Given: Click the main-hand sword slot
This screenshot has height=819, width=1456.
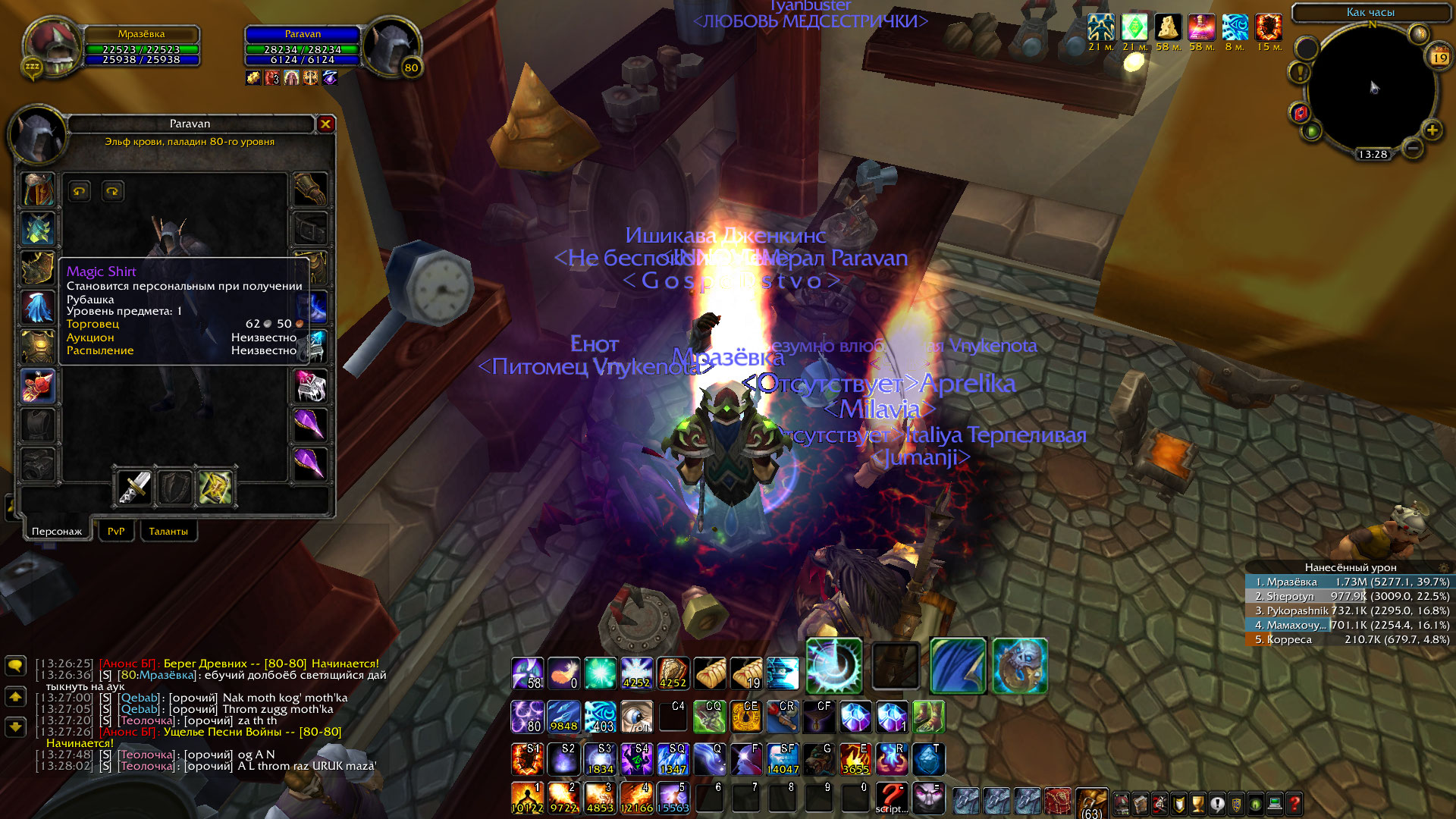Looking at the screenshot, I should 135,488.
